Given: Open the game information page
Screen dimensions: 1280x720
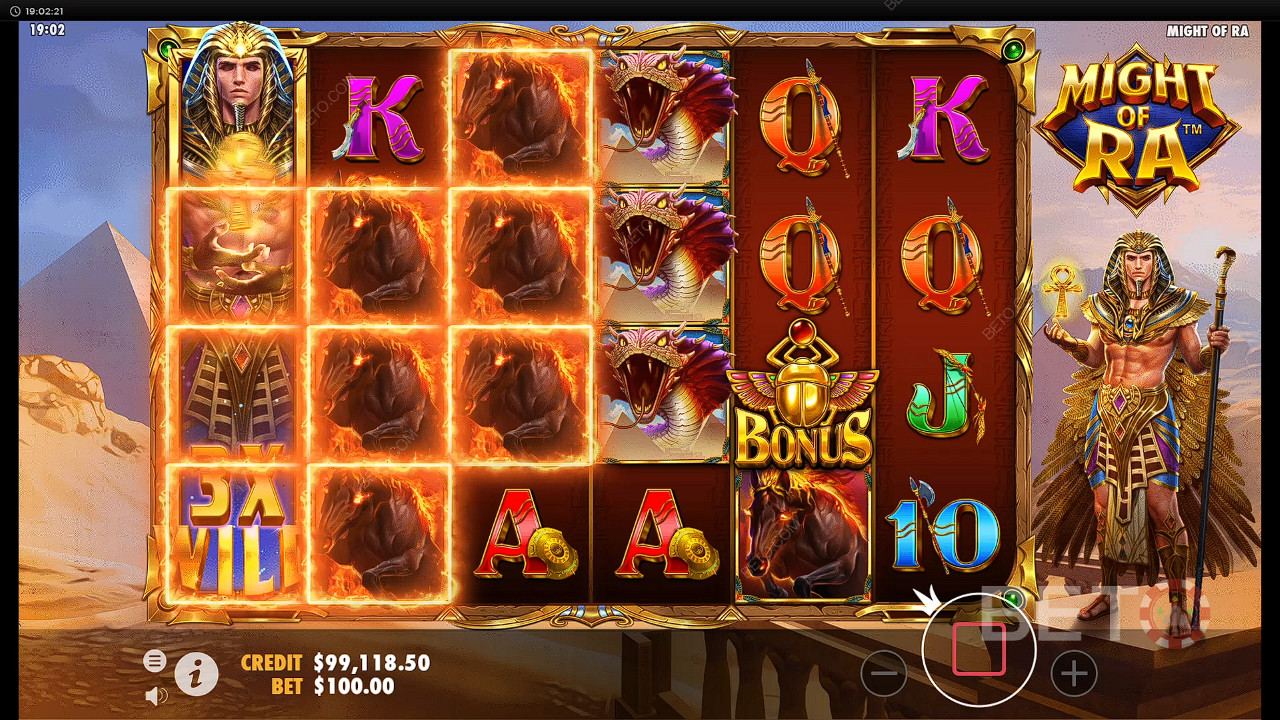Looking at the screenshot, I should pos(197,675).
